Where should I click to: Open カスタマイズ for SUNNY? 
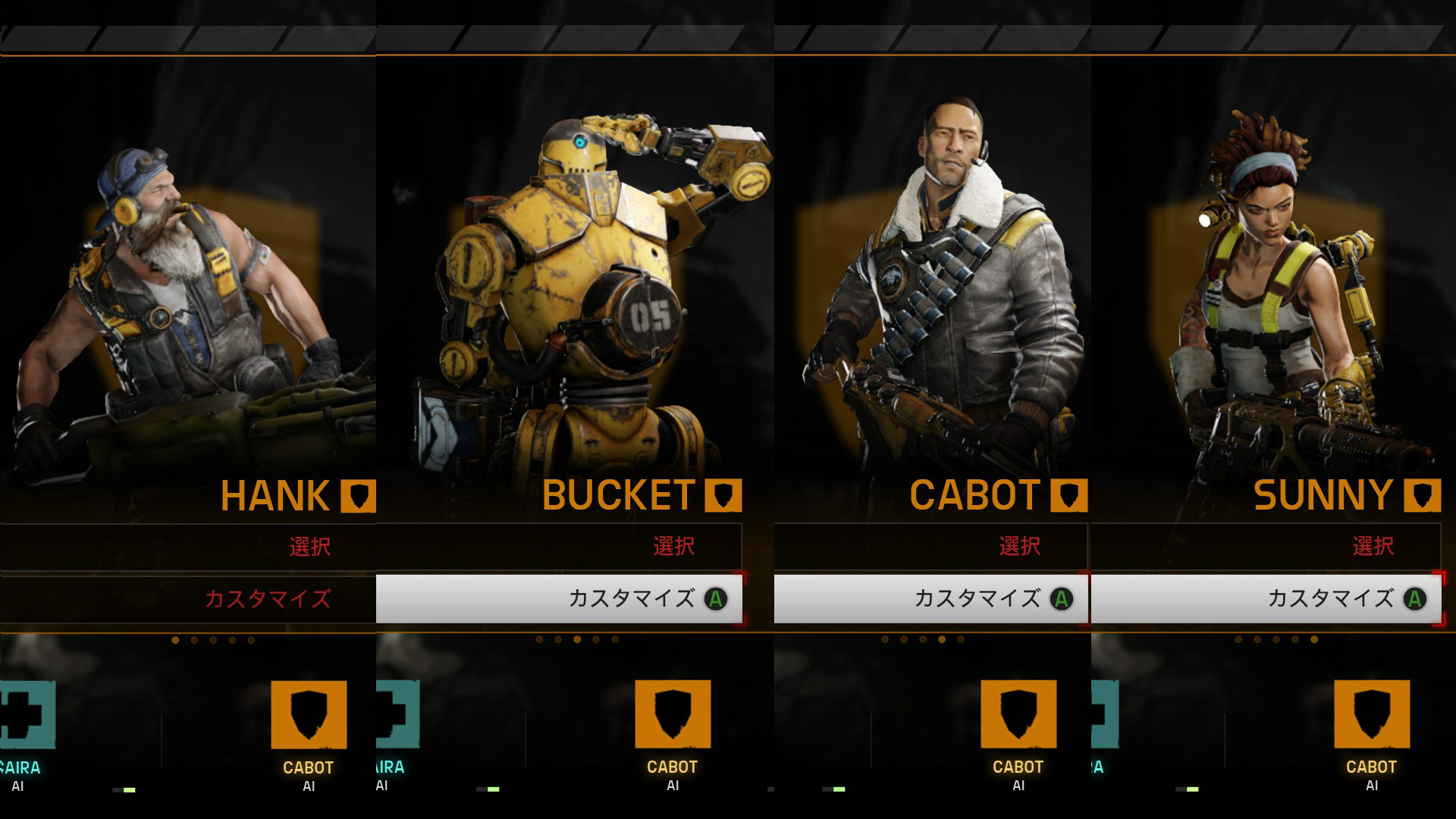[1330, 599]
